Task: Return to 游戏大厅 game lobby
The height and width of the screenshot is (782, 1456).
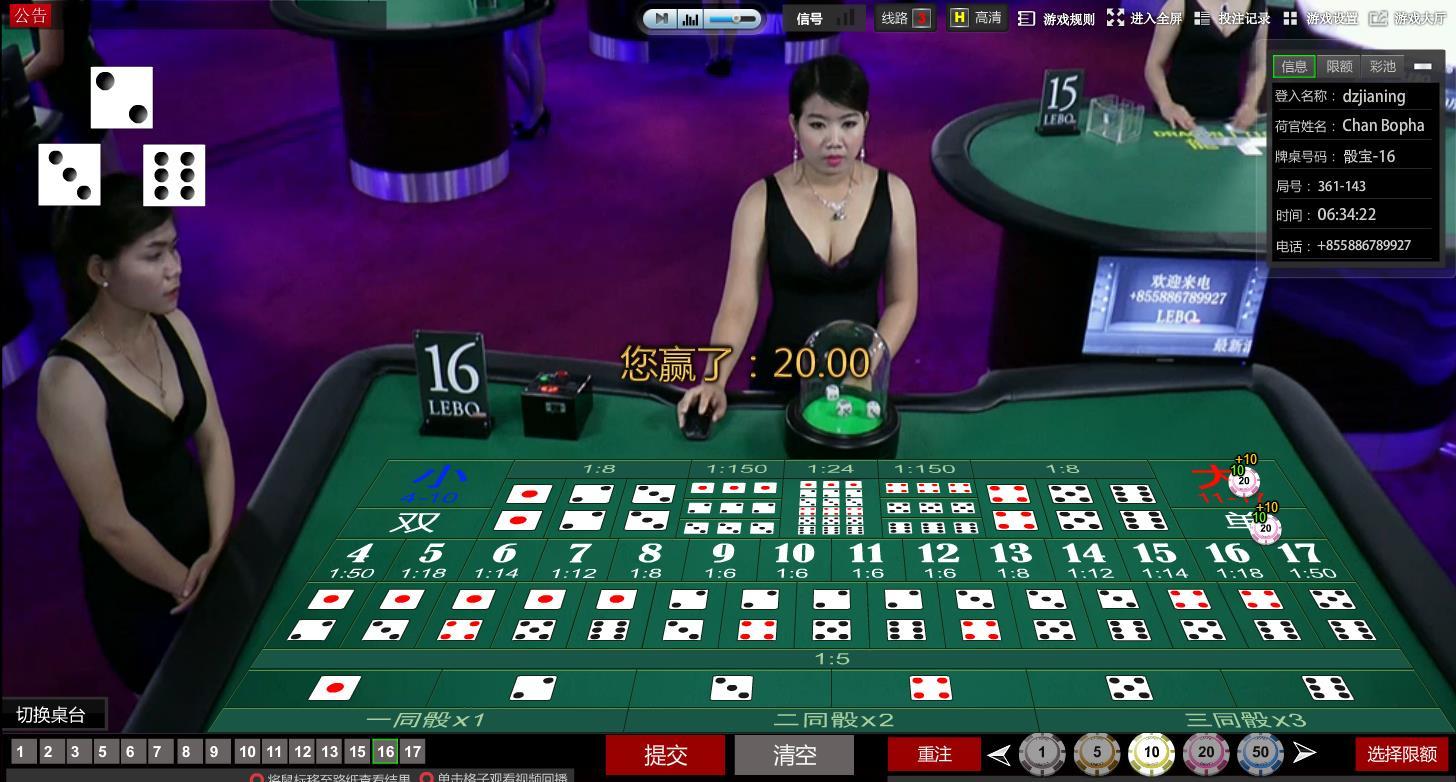Action: coord(1410,18)
